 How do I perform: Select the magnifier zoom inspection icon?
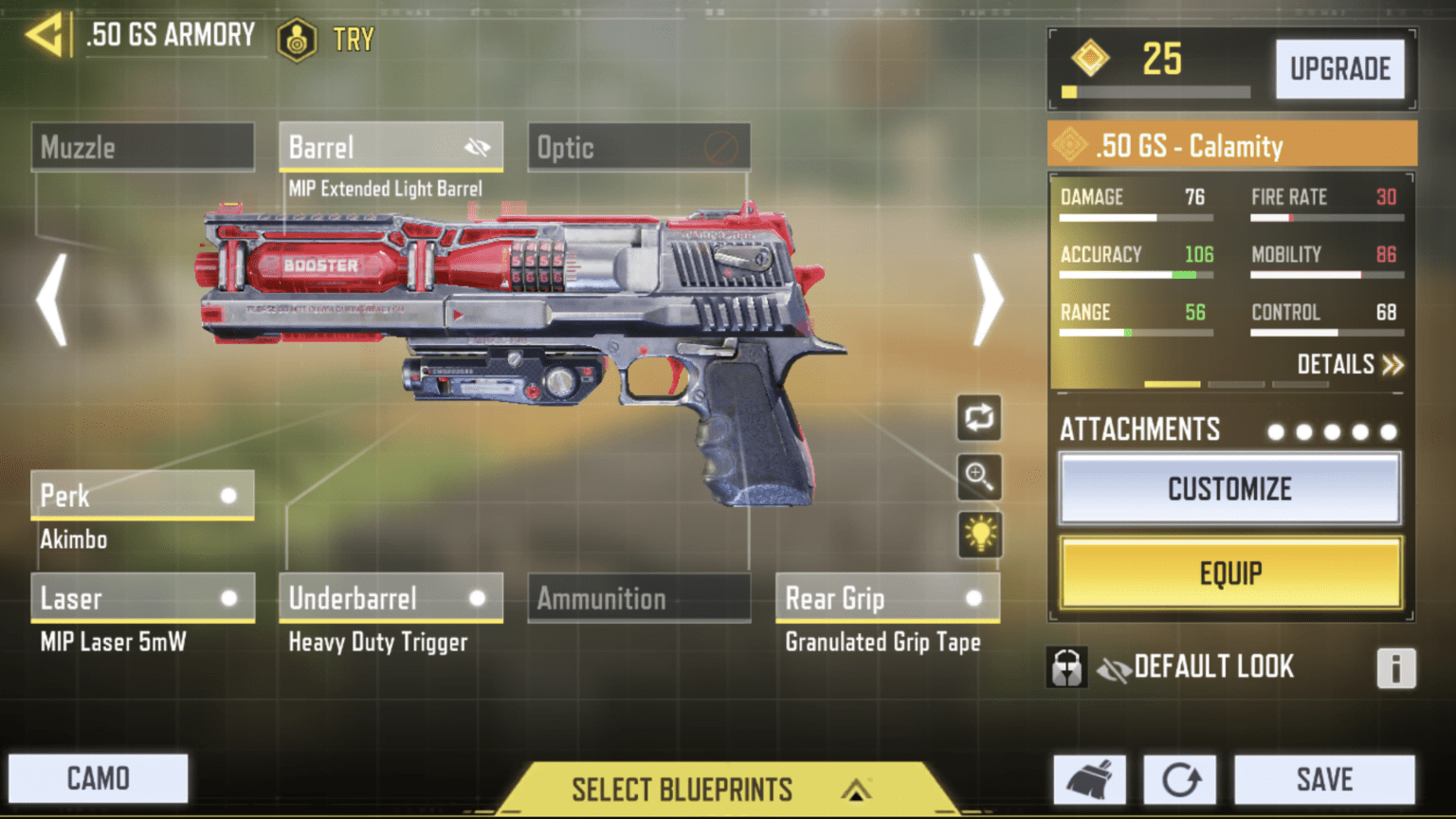click(978, 477)
